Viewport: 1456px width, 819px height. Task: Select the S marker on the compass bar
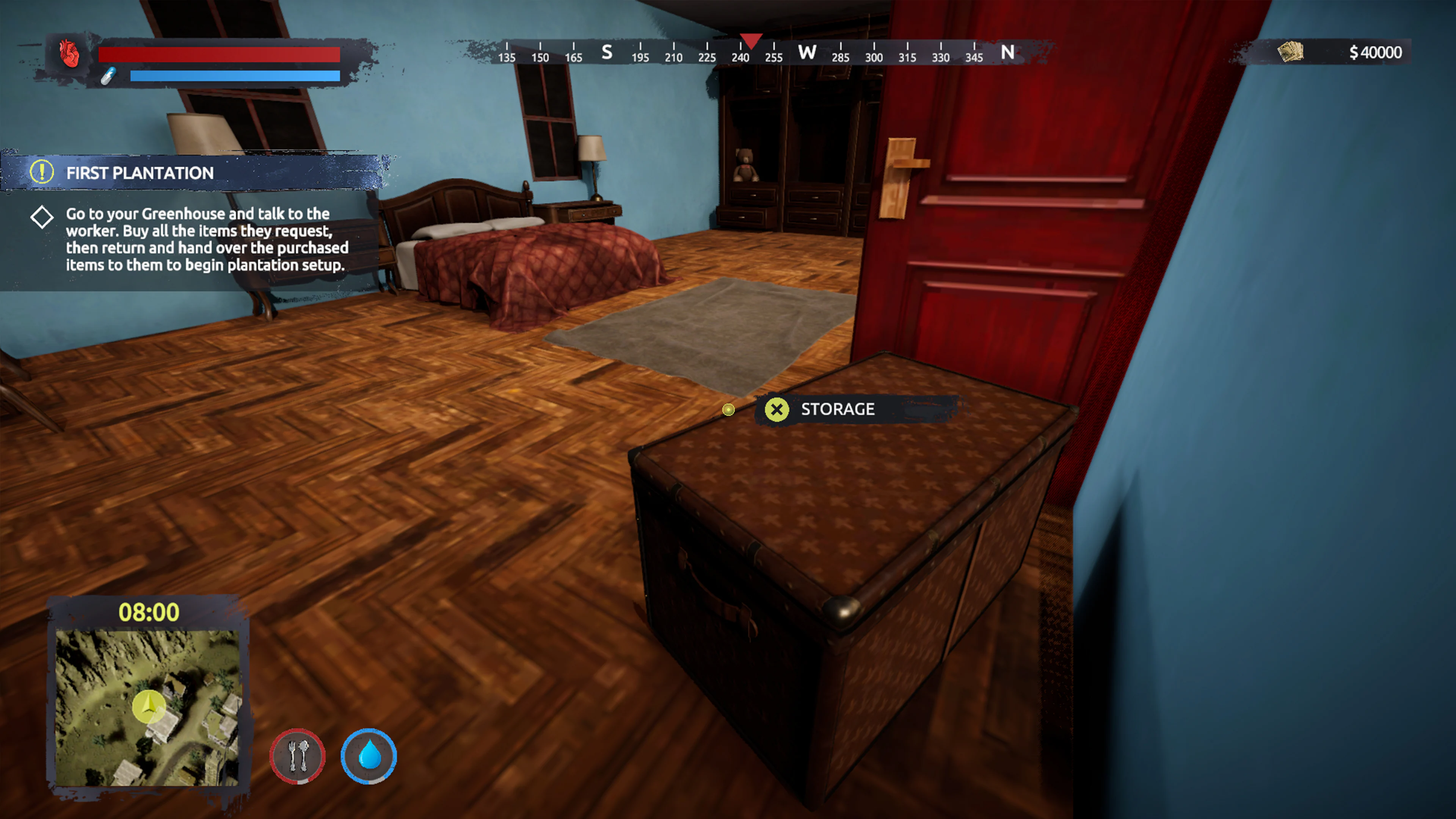click(x=607, y=53)
